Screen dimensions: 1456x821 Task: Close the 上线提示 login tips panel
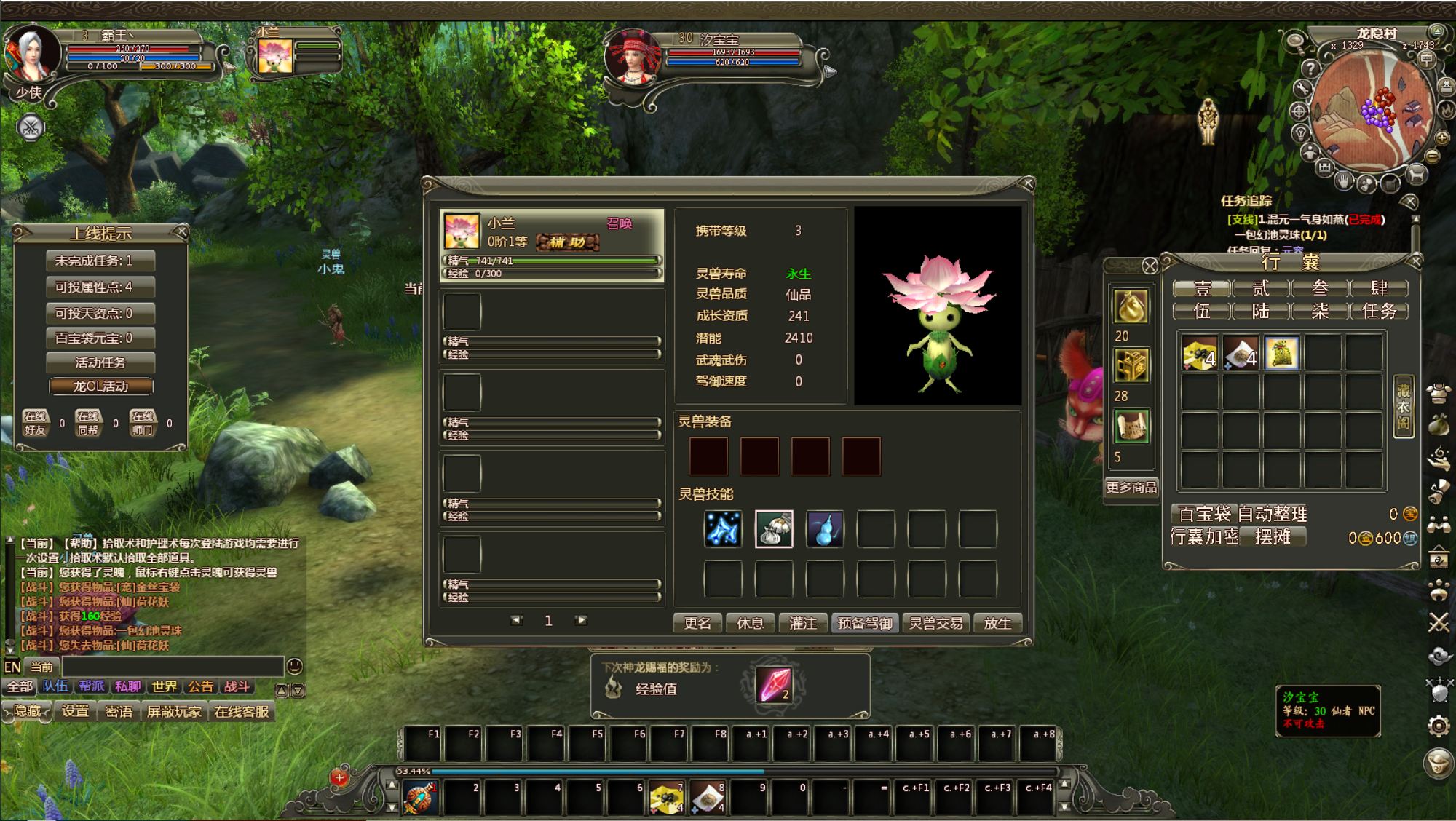coord(182,232)
